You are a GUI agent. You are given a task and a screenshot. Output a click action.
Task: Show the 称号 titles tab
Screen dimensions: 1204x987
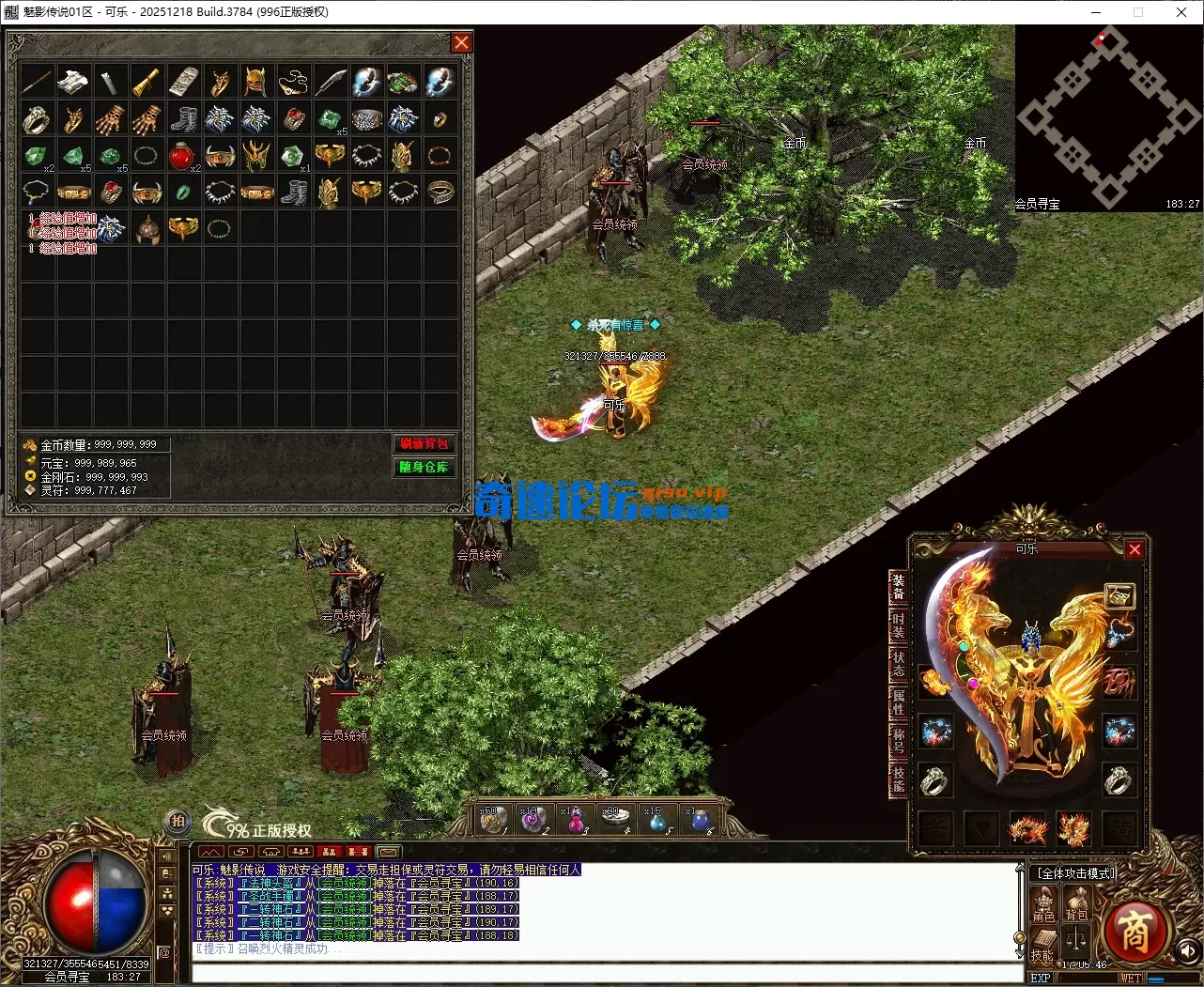898,740
